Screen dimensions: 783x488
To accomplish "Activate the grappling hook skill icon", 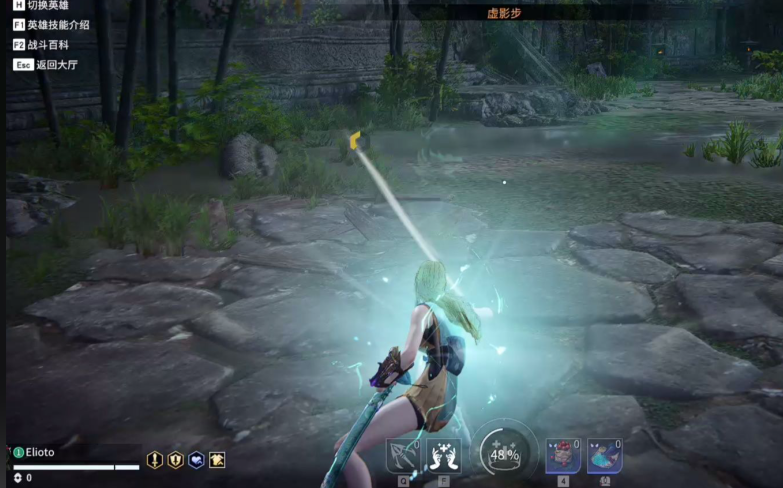I will tap(404, 456).
